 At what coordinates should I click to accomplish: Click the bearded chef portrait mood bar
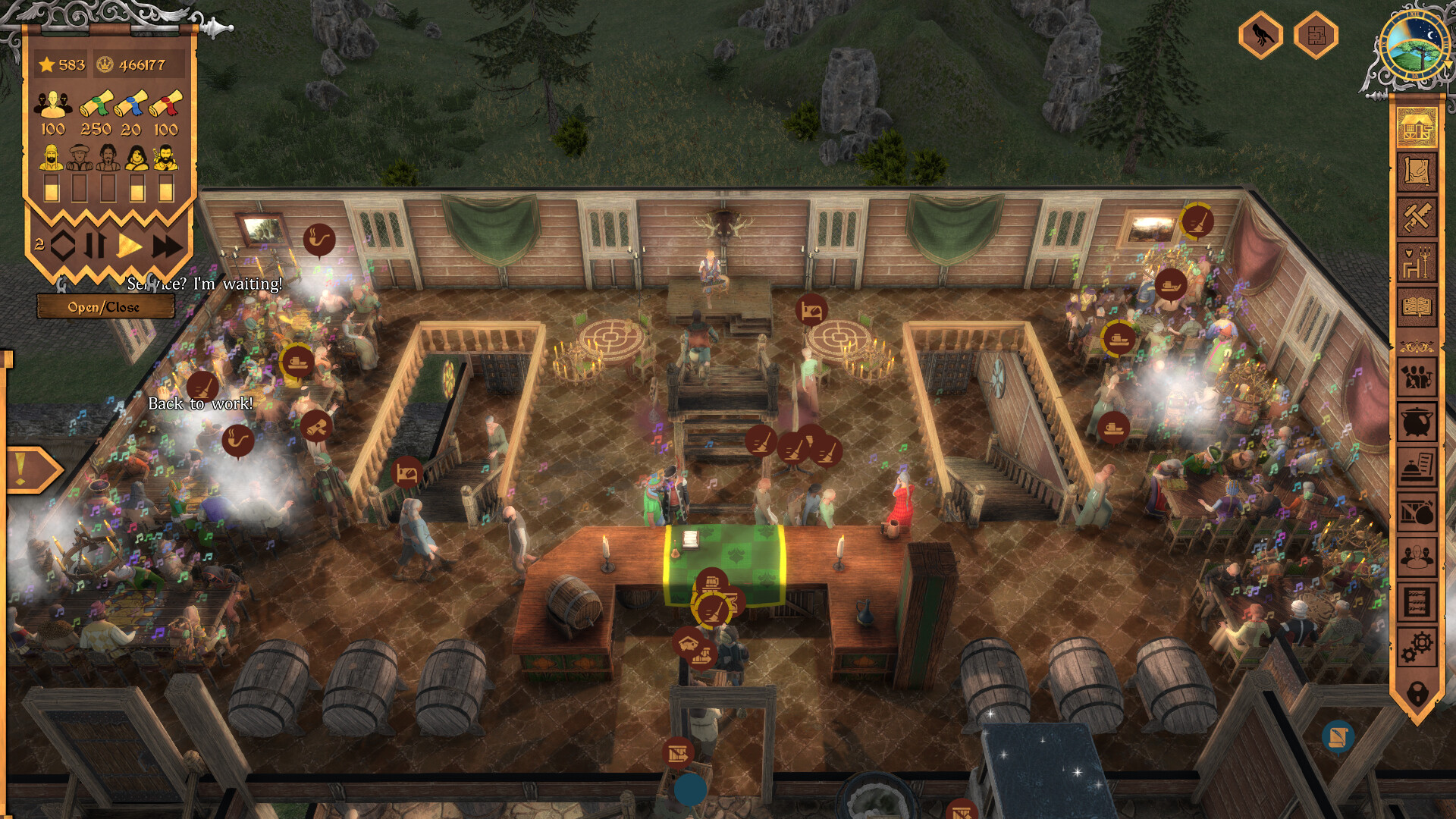tap(51, 187)
